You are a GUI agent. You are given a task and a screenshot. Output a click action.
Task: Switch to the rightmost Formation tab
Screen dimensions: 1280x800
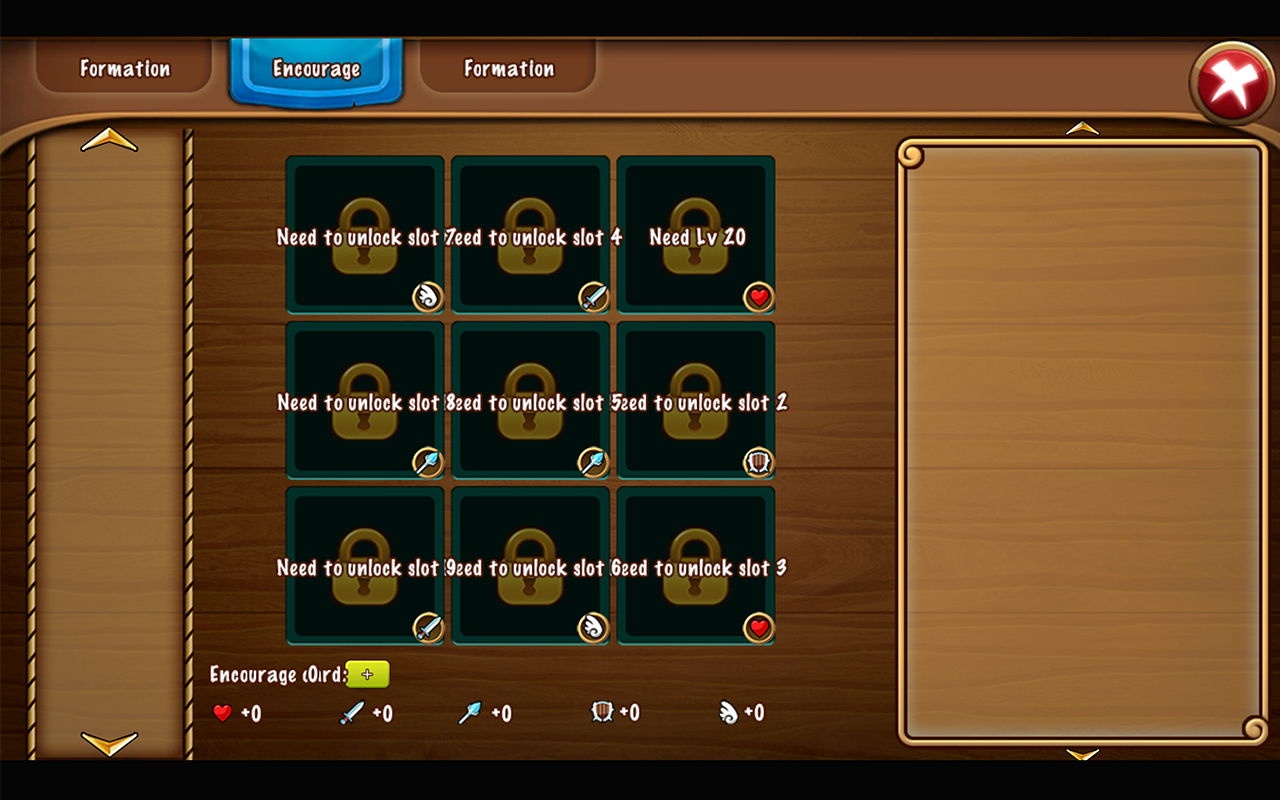(x=508, y=69)
